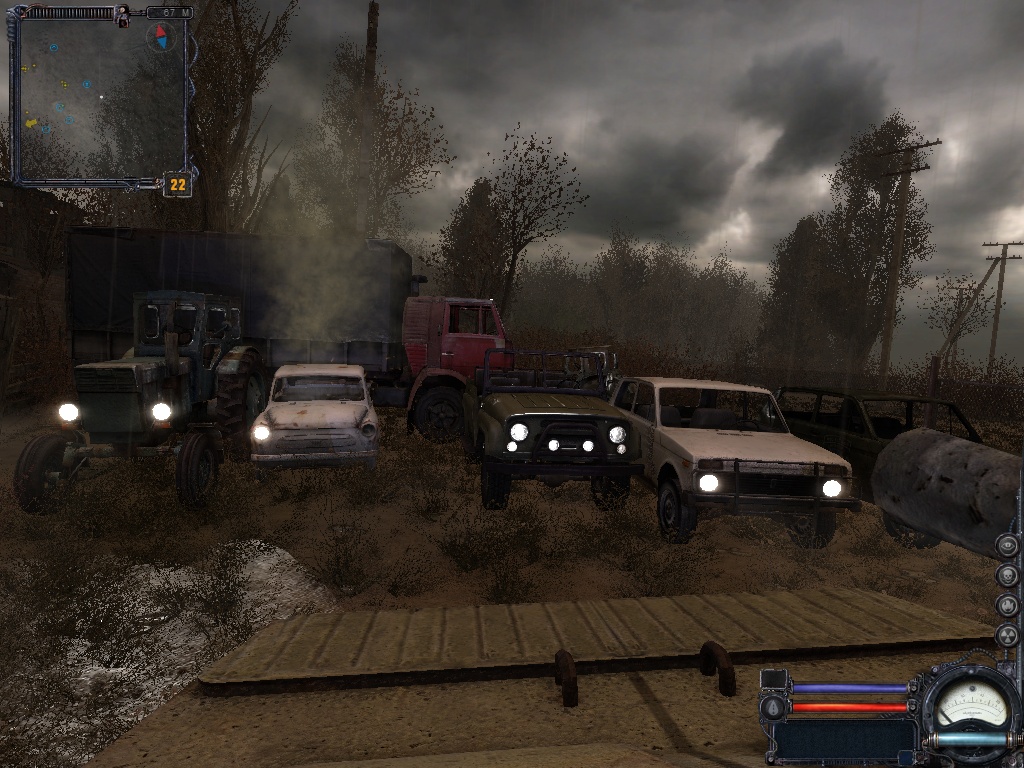Image resolution: width=1024 pixels, height=768 pixels.
Task: Click the red and blue compass needle
Action: coord(160,38)
